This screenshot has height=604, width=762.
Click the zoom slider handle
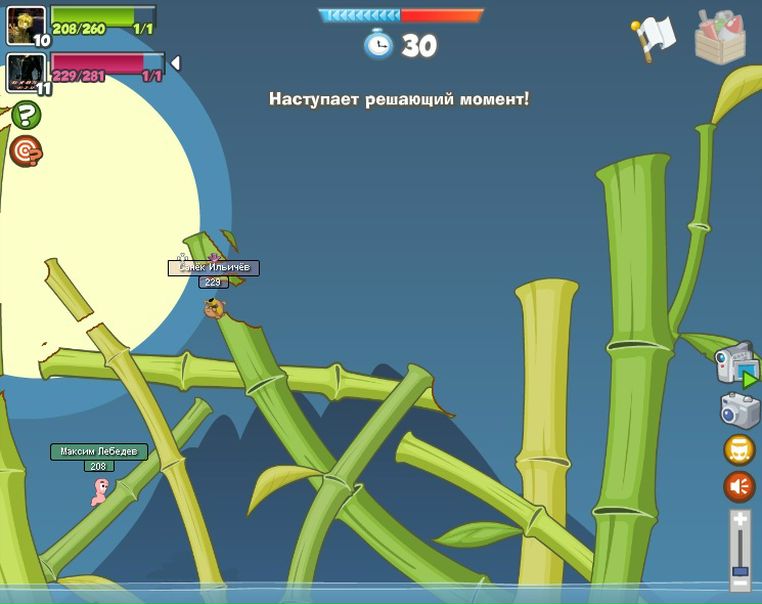(740, 571)
